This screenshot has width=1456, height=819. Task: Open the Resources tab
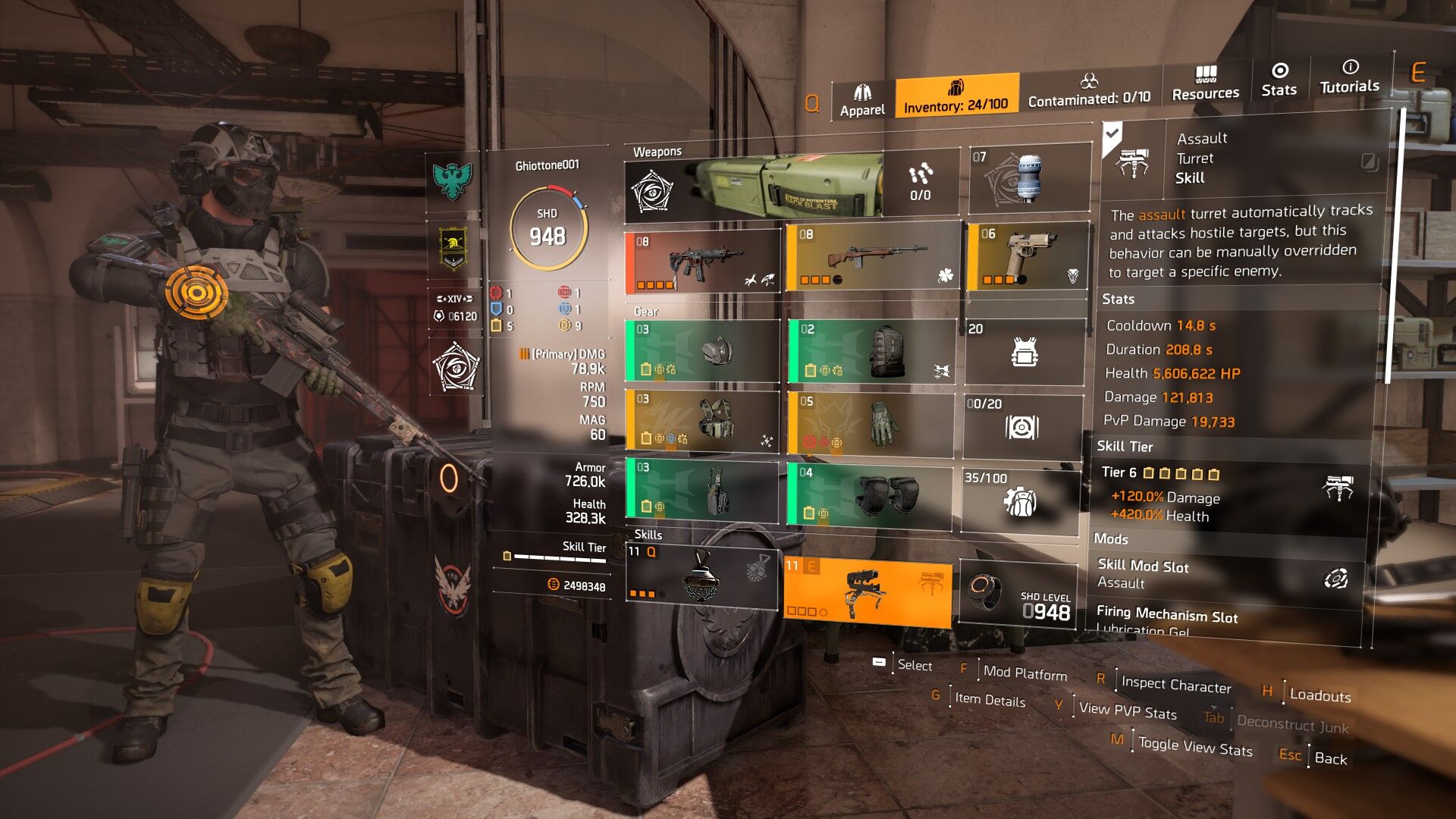pyautogui.click(x=1205, y=84)
